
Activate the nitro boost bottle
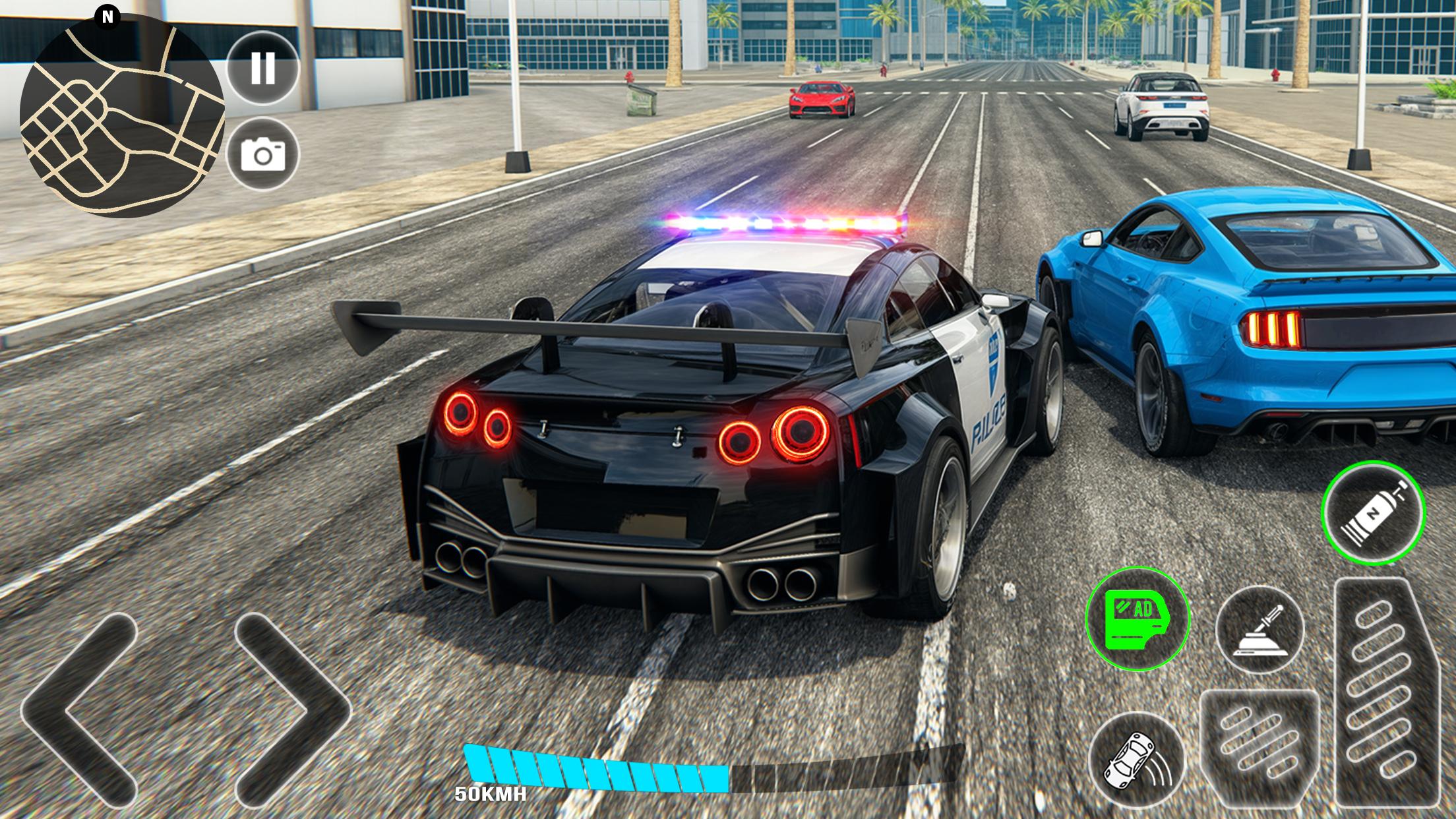(1373, 512)
